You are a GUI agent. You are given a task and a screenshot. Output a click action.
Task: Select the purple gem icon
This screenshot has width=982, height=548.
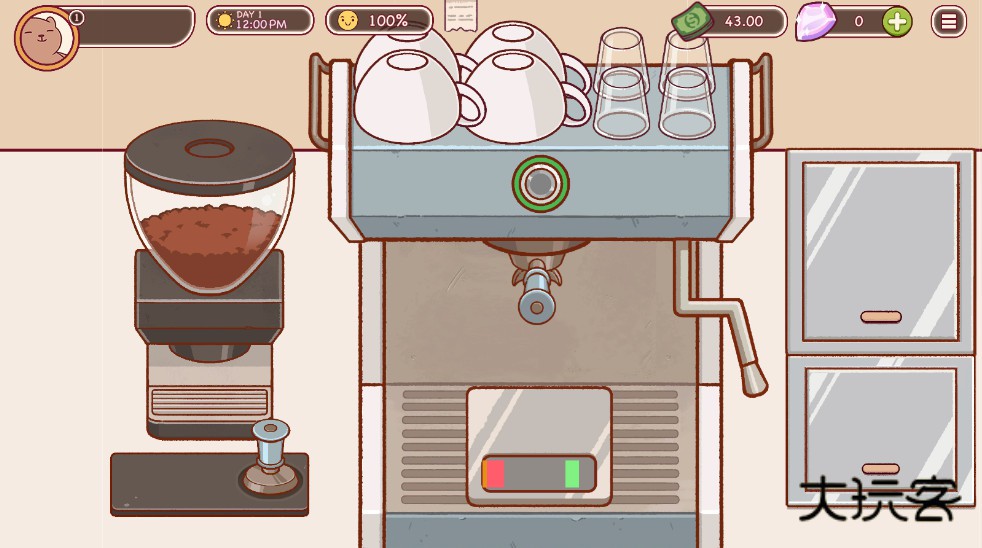pos(815,22)
